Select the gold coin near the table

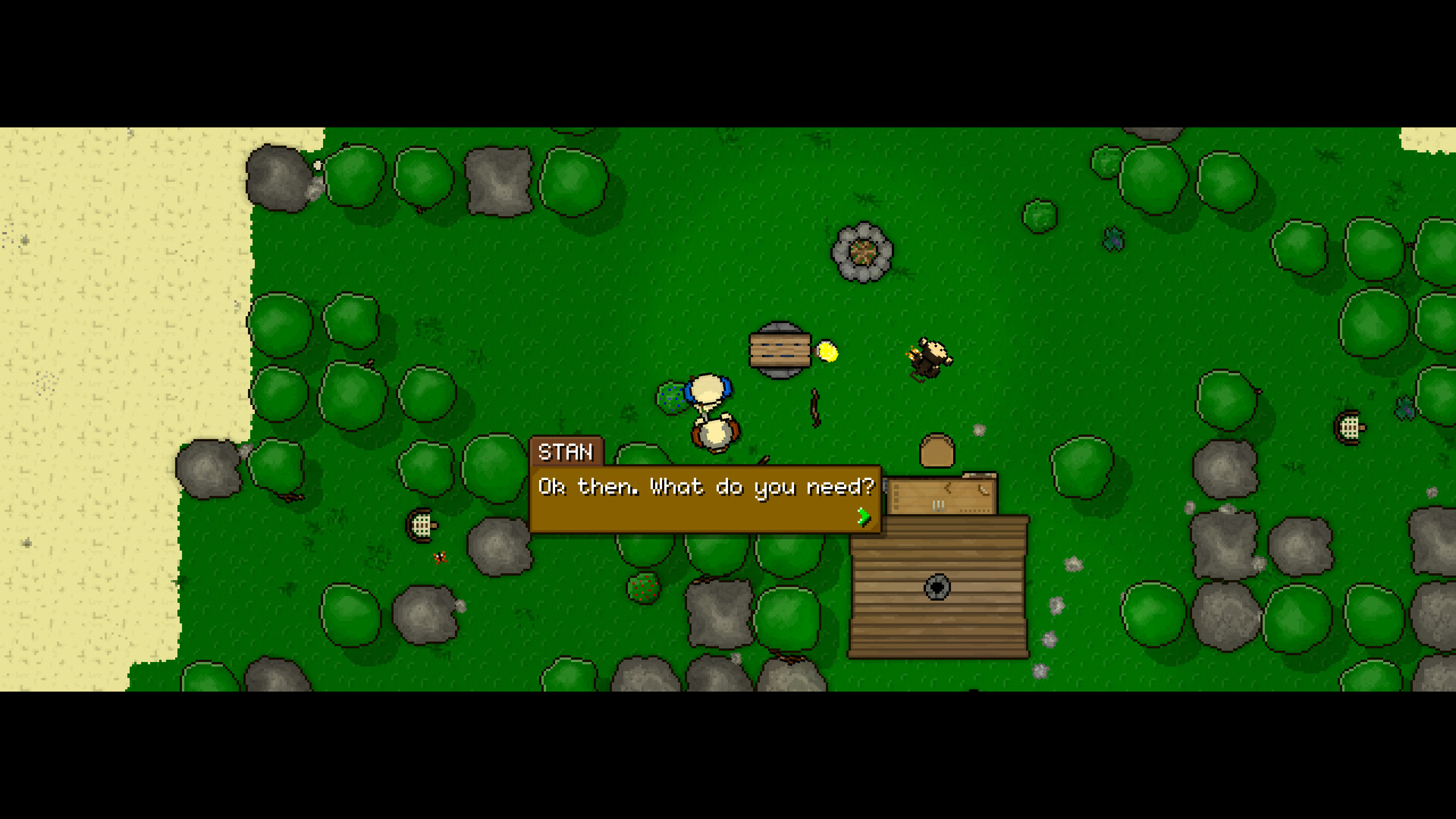coord(827,352)
